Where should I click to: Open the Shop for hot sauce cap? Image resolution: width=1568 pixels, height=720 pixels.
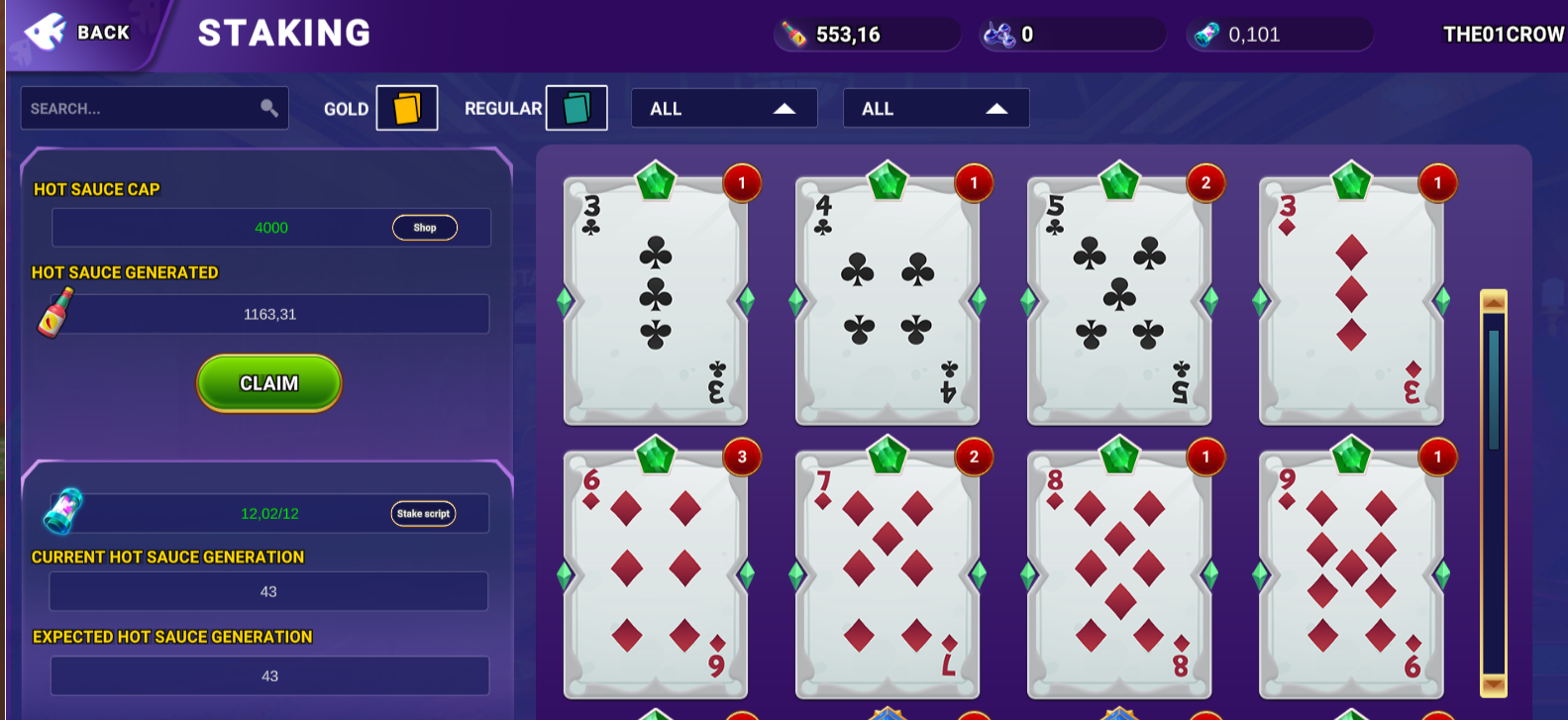coord(424,228)
